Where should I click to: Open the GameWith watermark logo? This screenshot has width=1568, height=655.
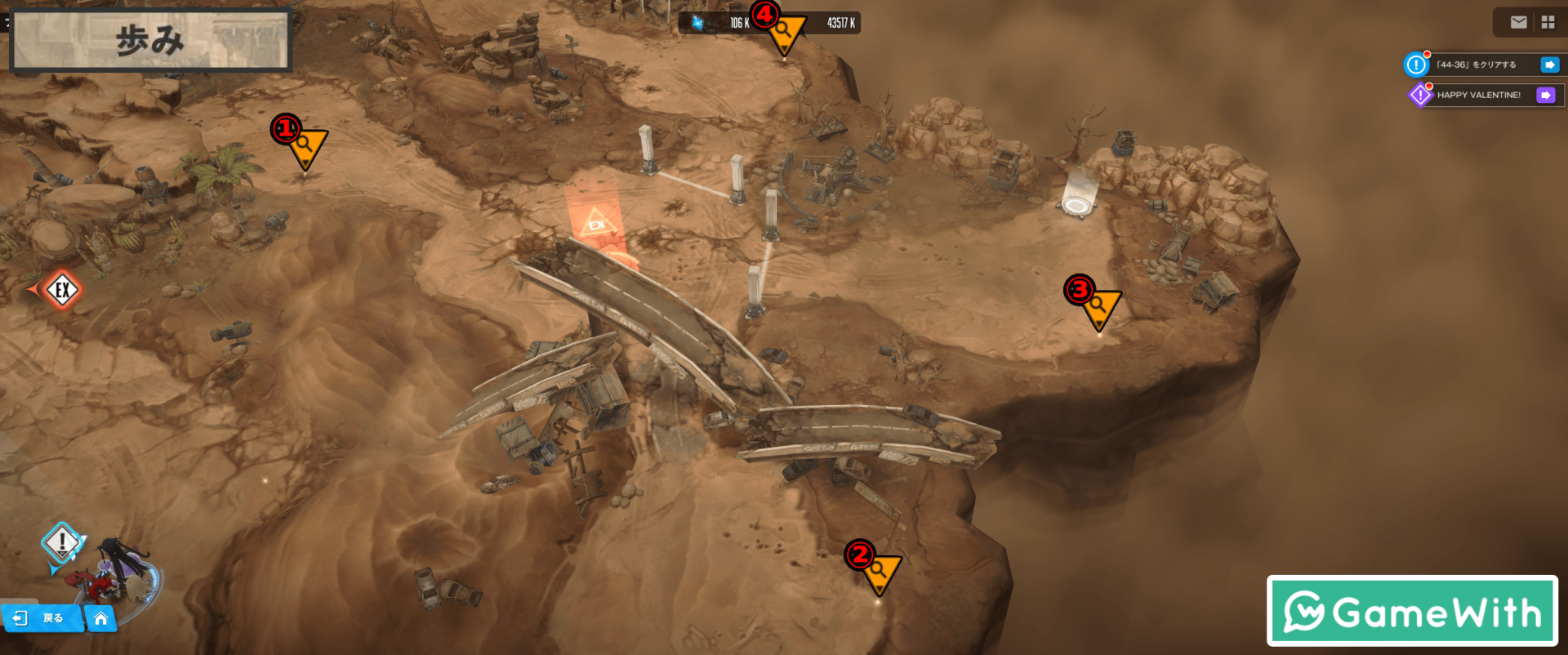point(1412,611)
